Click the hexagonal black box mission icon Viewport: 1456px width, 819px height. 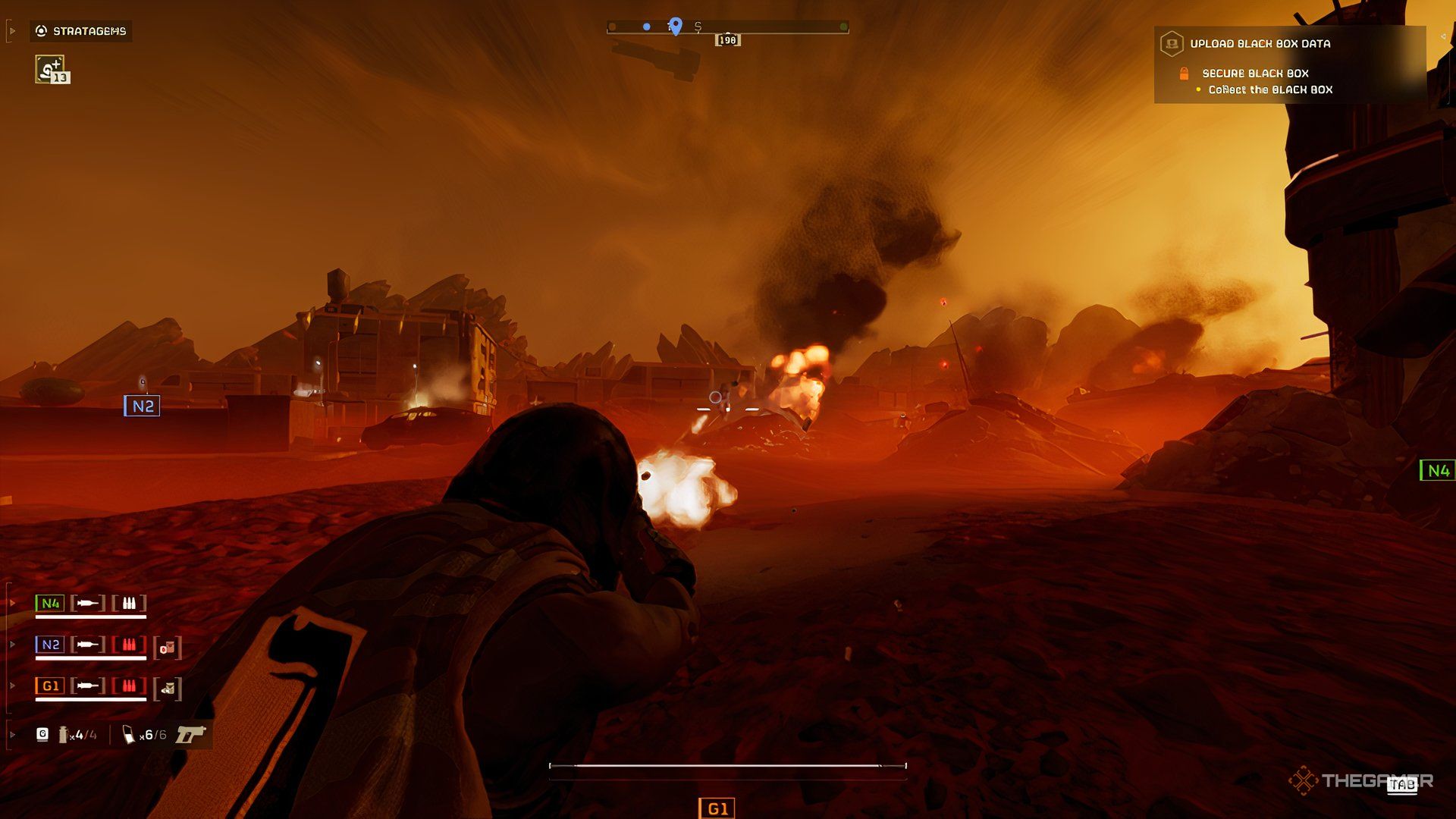pos(1173,43)
